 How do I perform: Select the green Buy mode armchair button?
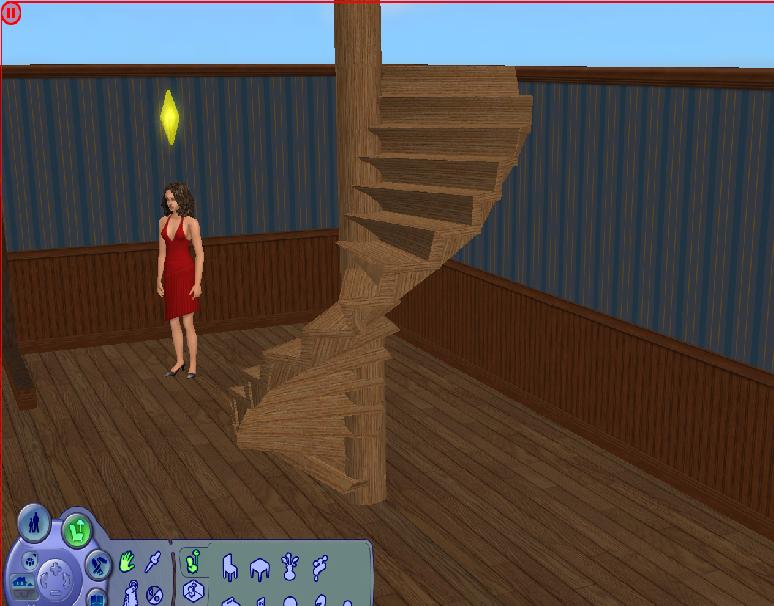coord(77,530)
